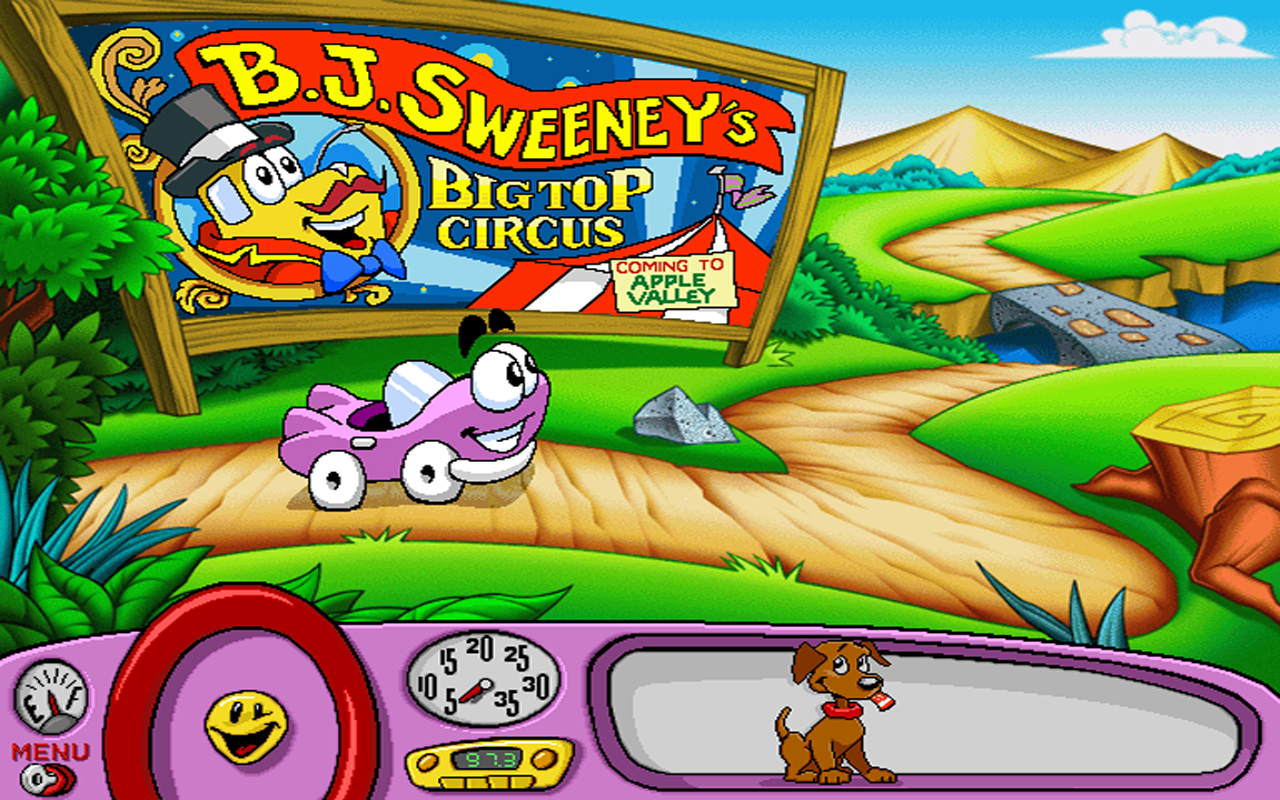Click the right radio knob
Viewport: 1280px width, 800px height.
[x=545, y=757]
